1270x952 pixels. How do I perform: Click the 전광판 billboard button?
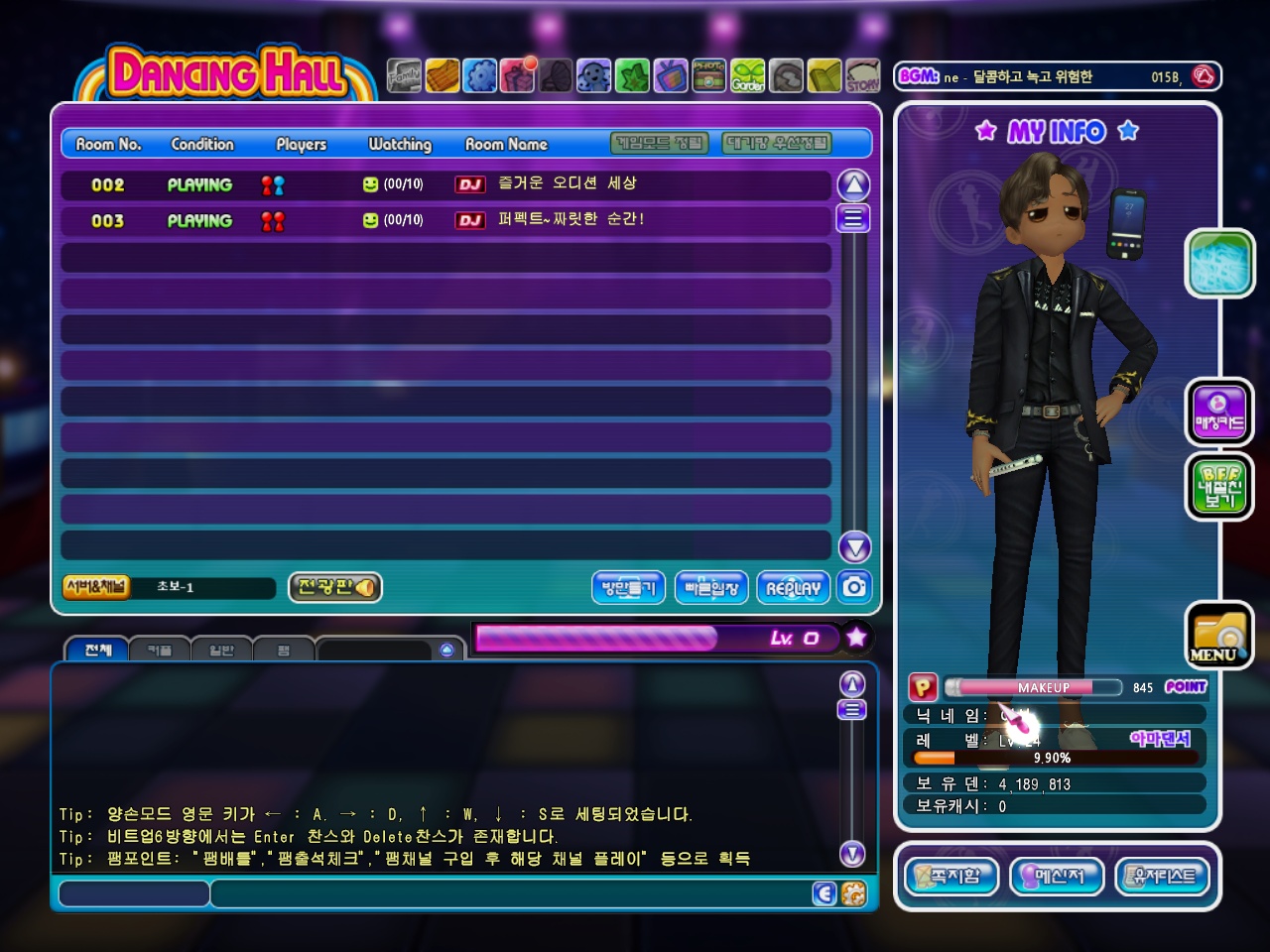pyautogui.click(x=335, y=587)
